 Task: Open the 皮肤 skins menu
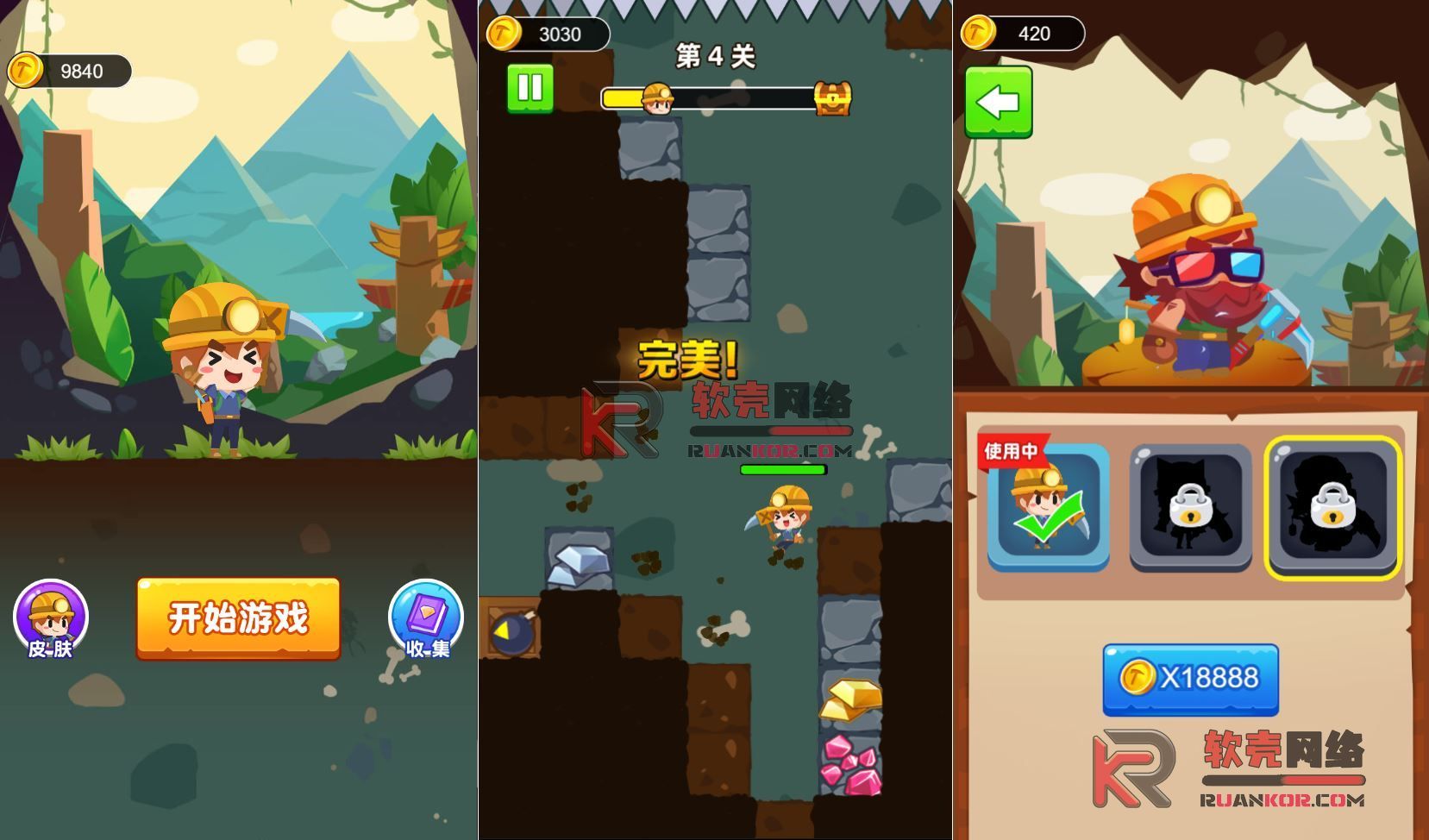[x=51, y=618]
